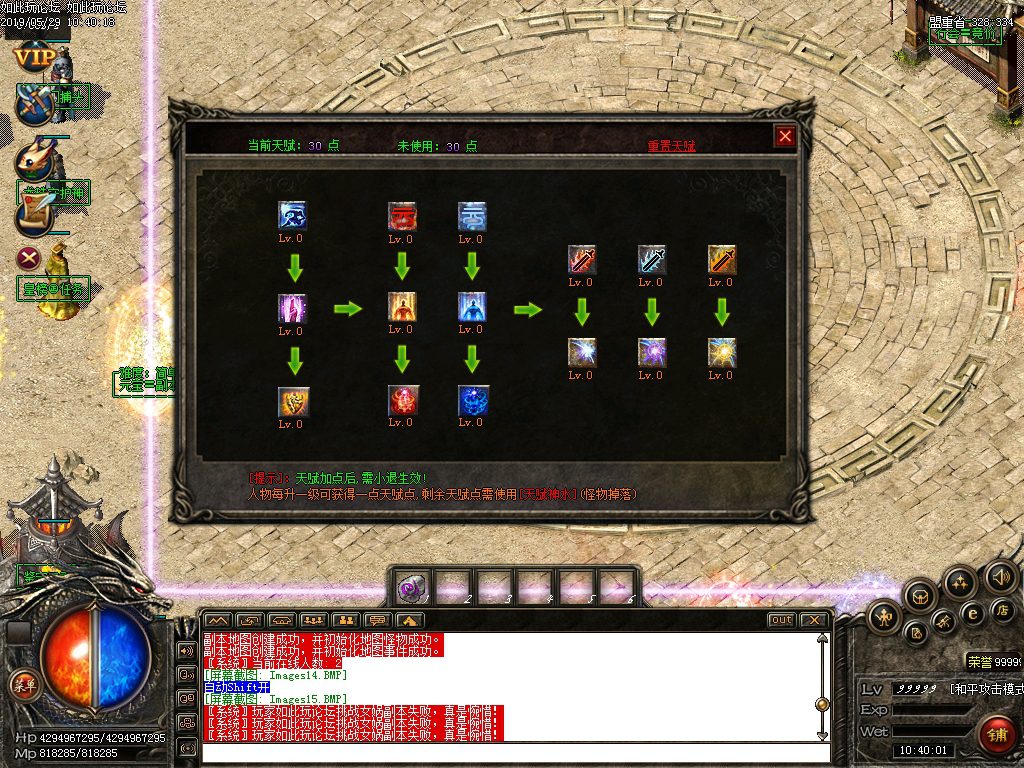Open the bag chest round button
The image size is (1024, 768).
tap(920, 596)
